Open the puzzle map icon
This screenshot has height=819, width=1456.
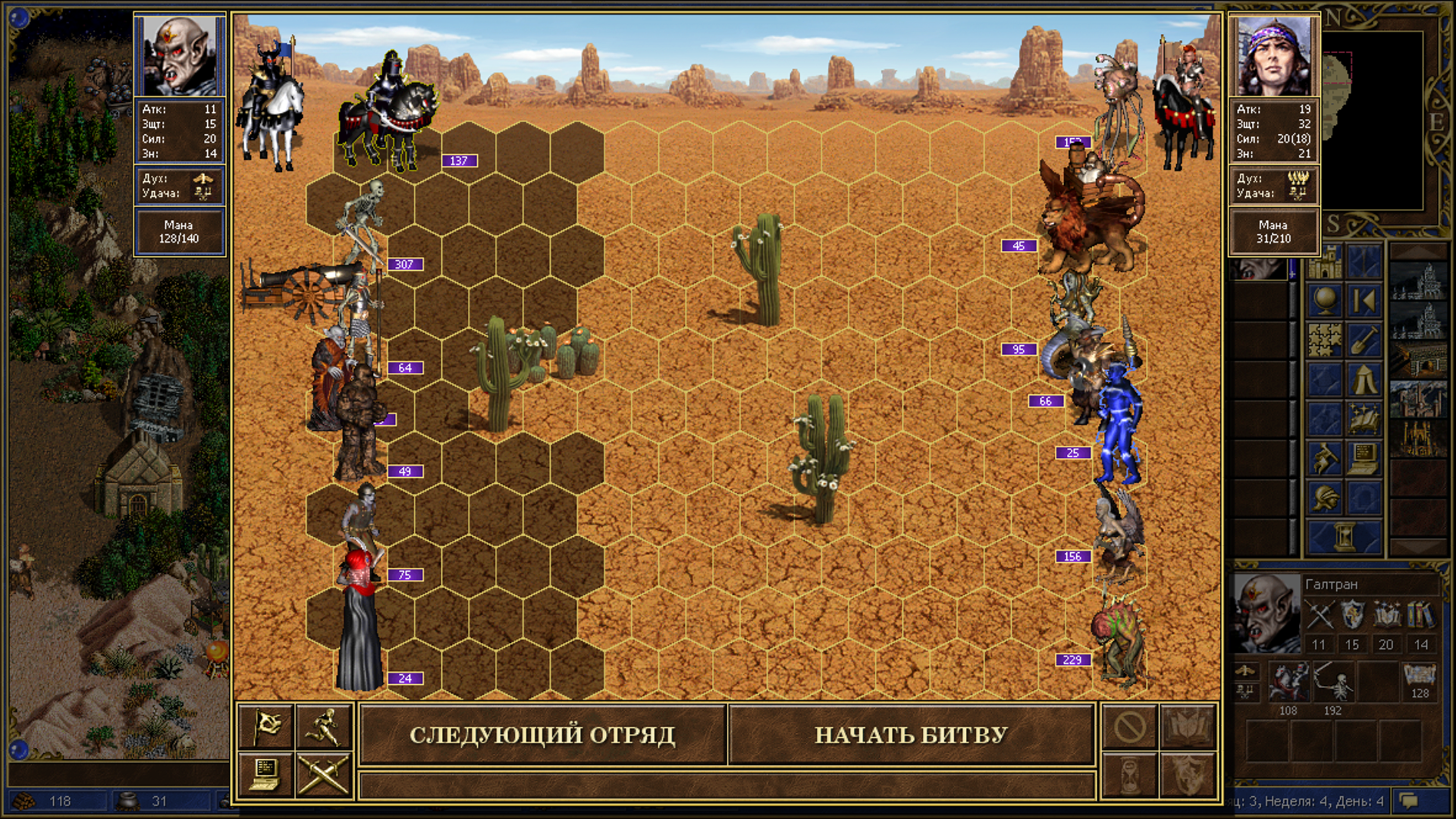[x=1325, y=340]
